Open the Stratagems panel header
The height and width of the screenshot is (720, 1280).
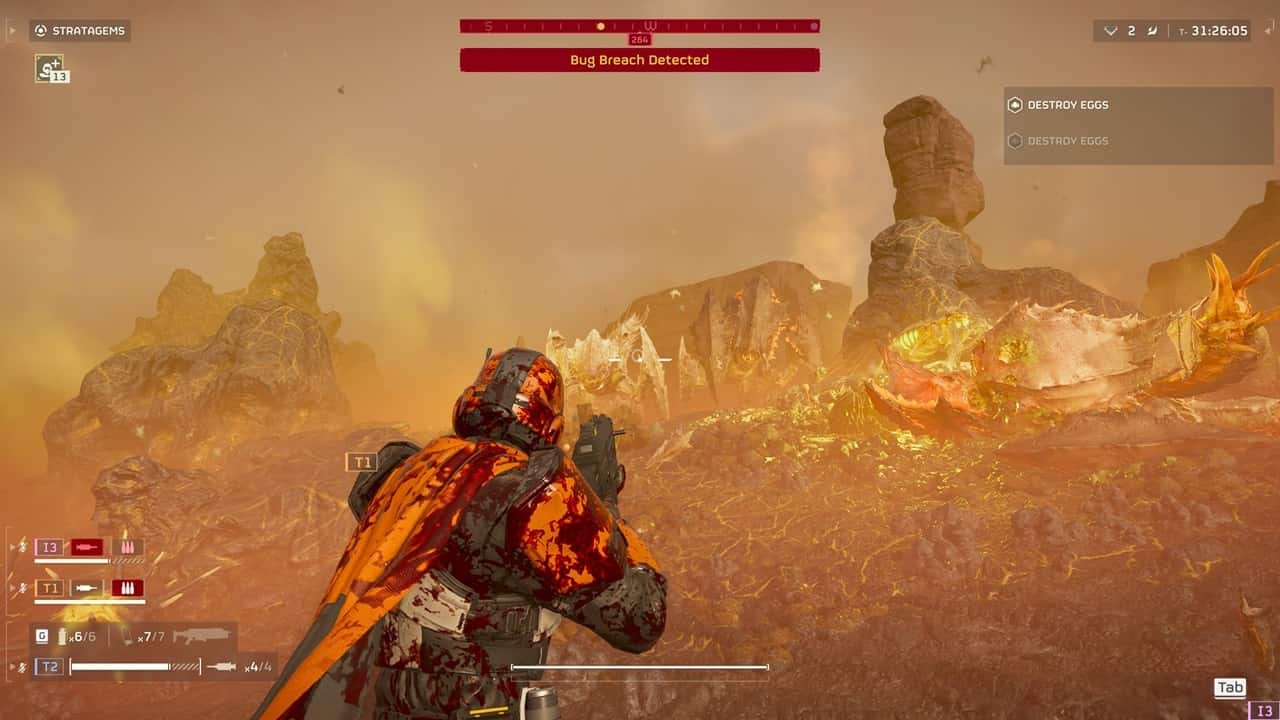80,31
